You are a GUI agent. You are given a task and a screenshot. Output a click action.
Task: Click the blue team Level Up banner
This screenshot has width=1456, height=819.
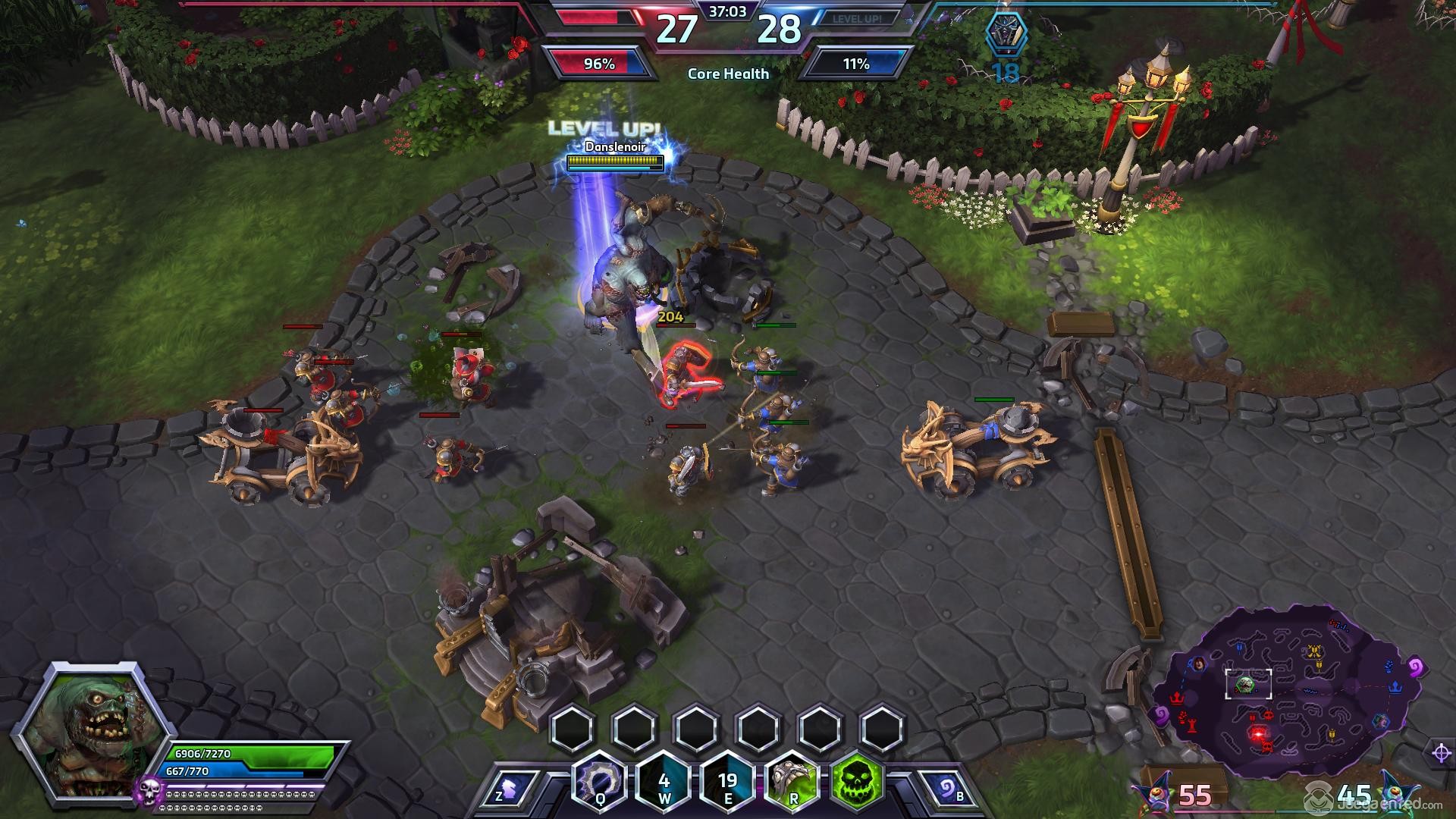click(x=857, y=19)
